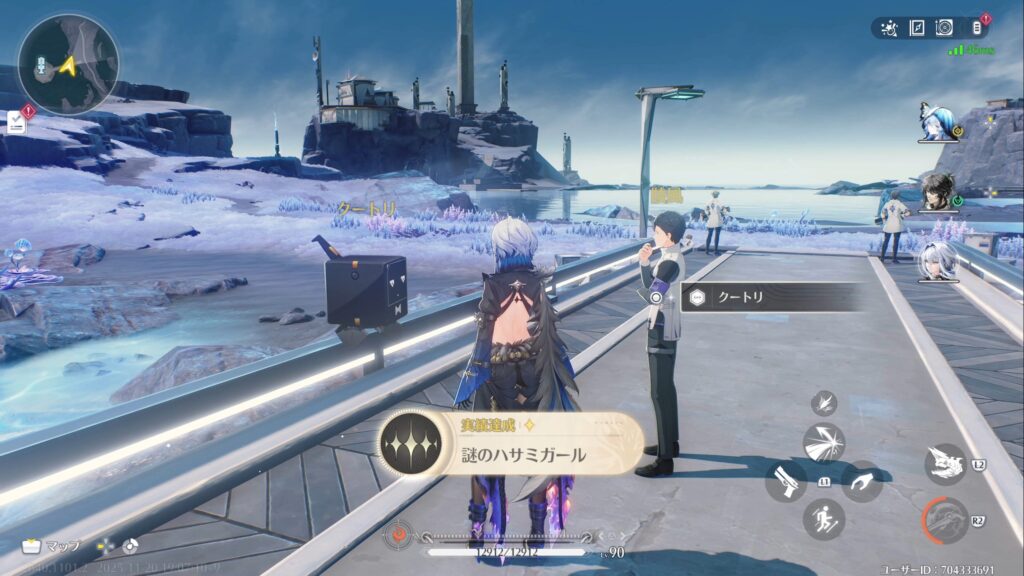Open the camera photo mode icon
The height and width of the screenshot is (576, 1024).
click(945, 28)
